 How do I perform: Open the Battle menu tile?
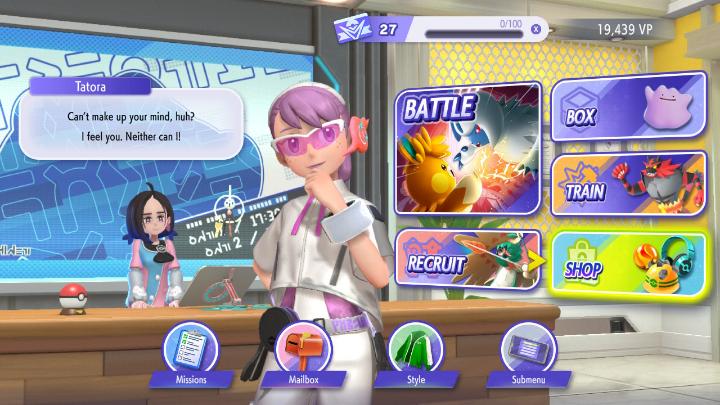468,148
